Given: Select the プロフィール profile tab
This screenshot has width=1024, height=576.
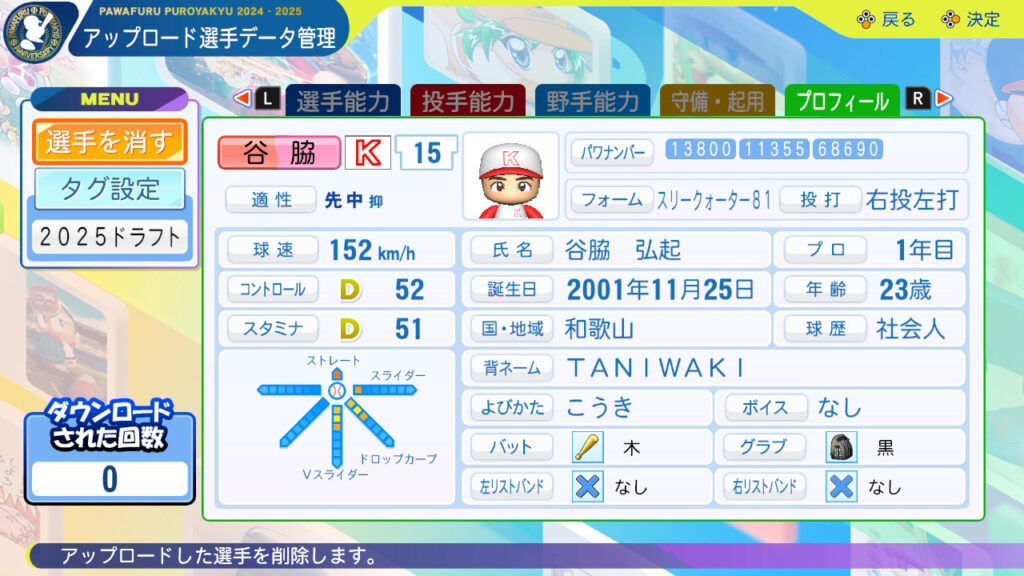Looking at the screenshot, I should [x=842, y=101].
